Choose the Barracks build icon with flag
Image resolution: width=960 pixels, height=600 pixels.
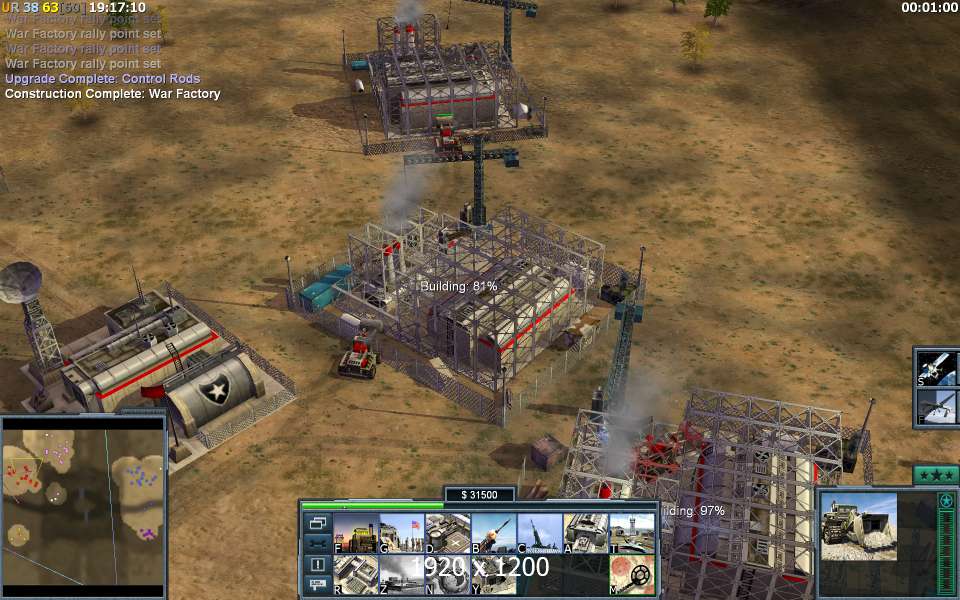(402, 533)
